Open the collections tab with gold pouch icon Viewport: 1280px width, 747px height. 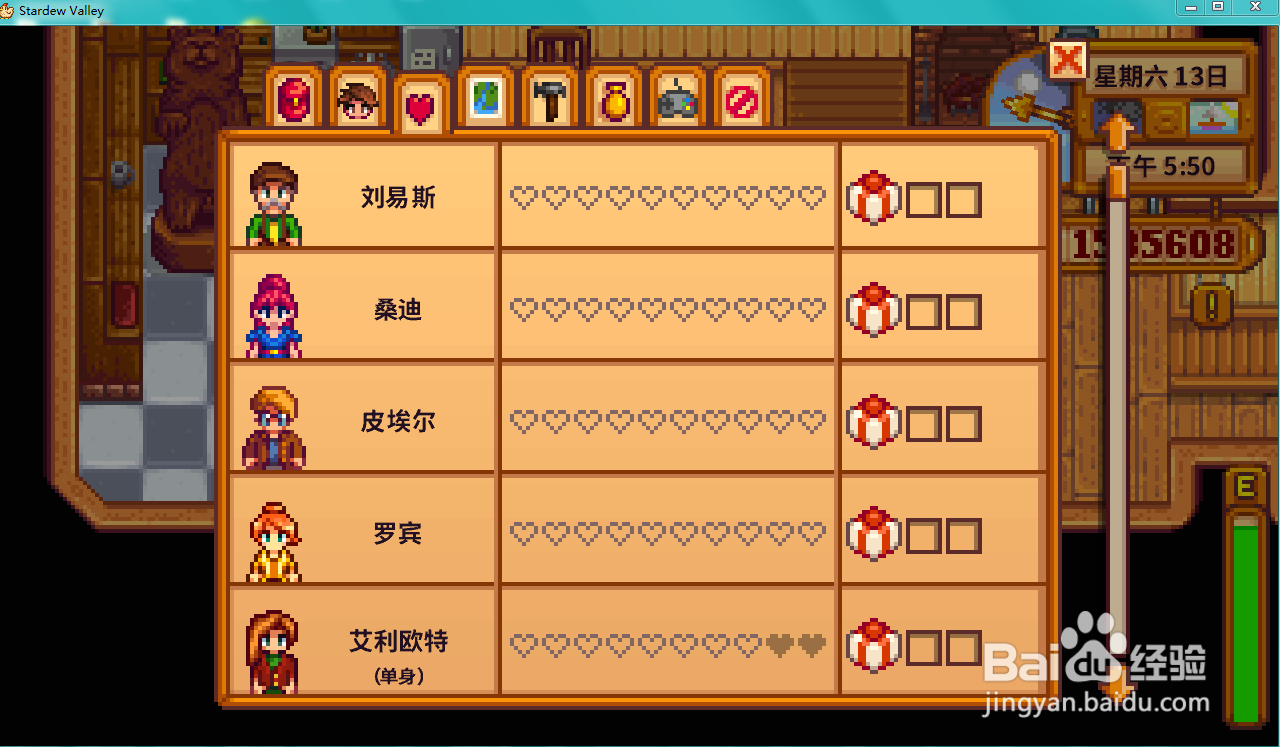coord(613,97)
